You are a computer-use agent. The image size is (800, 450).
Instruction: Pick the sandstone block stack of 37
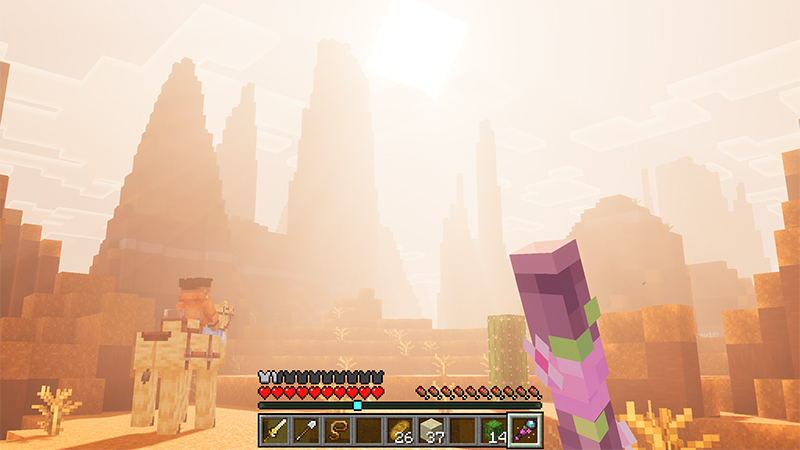[430, 431]
